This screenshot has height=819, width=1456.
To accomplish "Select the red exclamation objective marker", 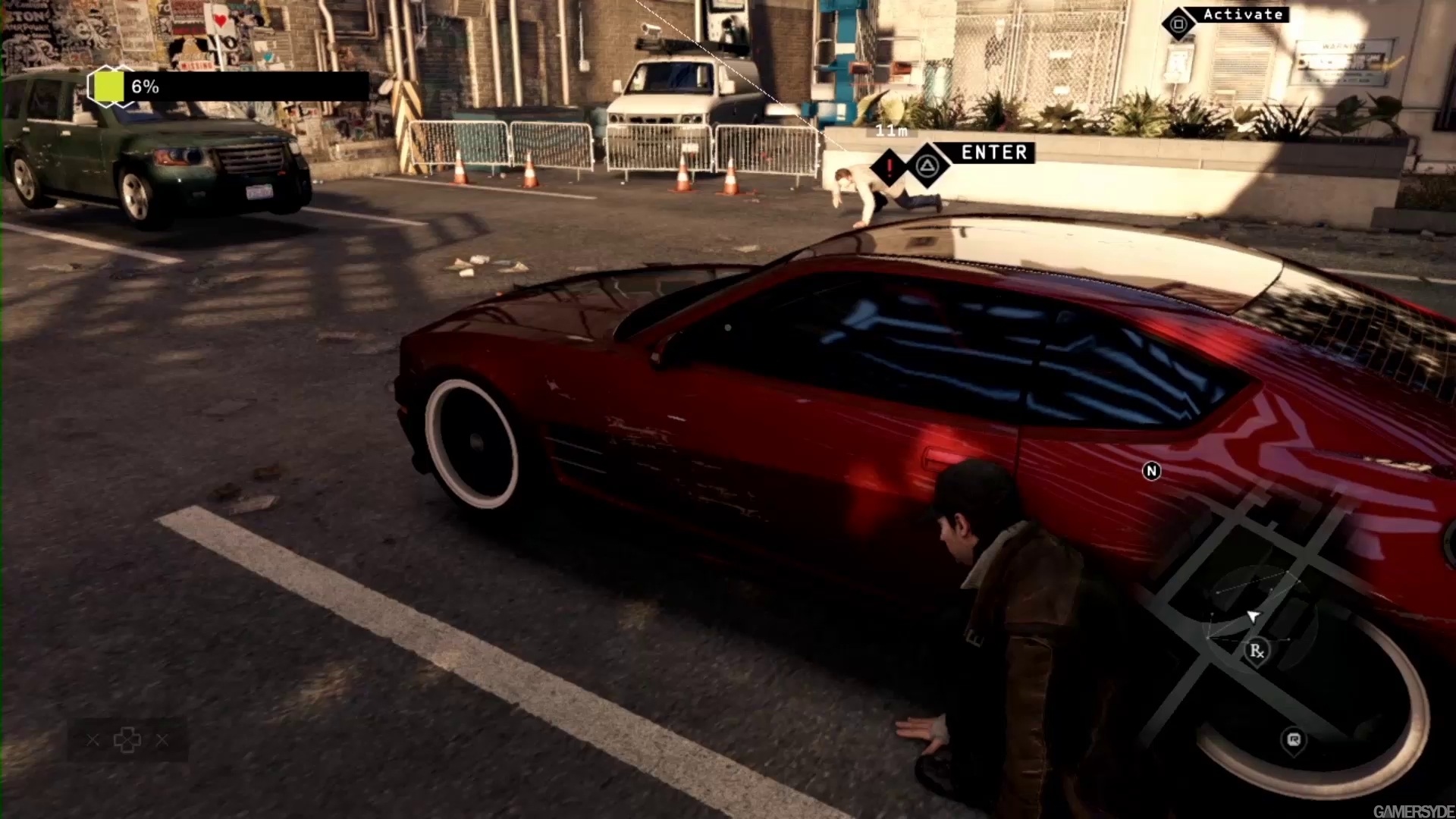I will [889, 168].
